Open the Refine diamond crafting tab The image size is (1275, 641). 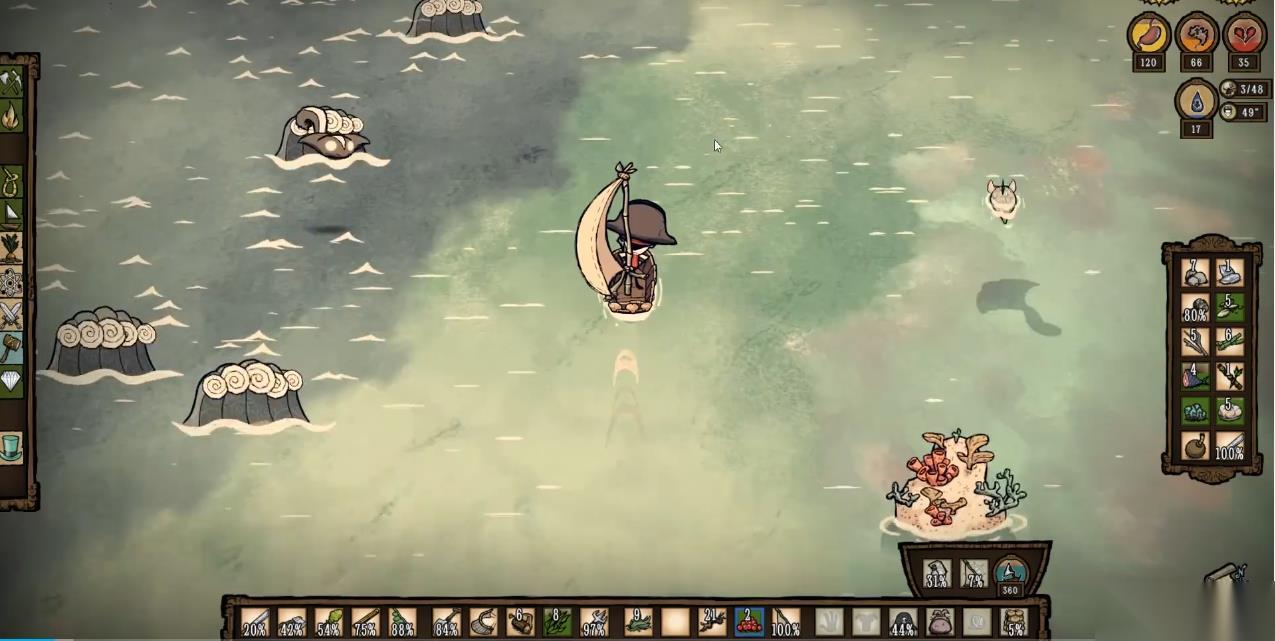(x=11, y=381)
